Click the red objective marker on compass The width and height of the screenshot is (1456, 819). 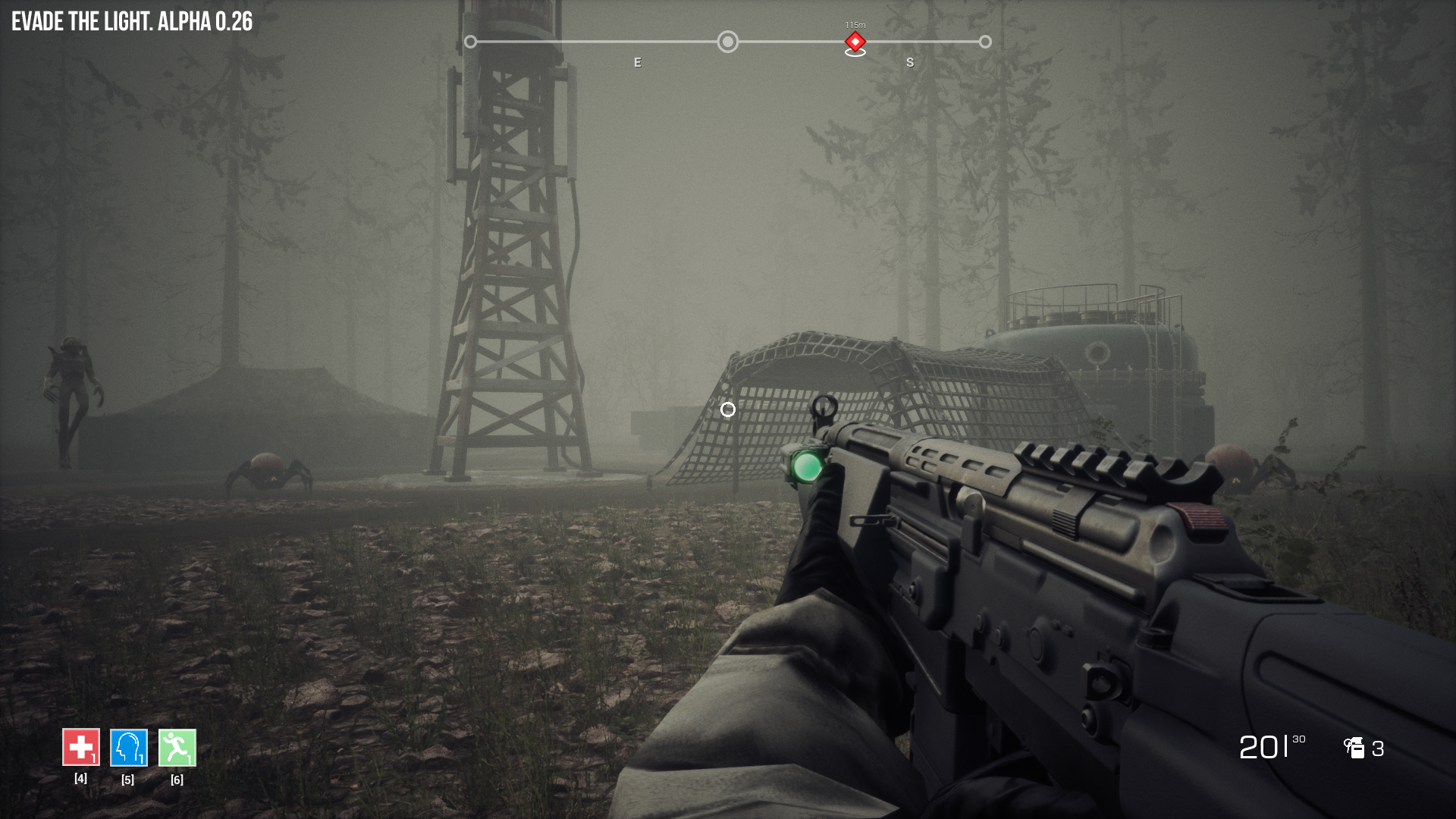(855, 42)
